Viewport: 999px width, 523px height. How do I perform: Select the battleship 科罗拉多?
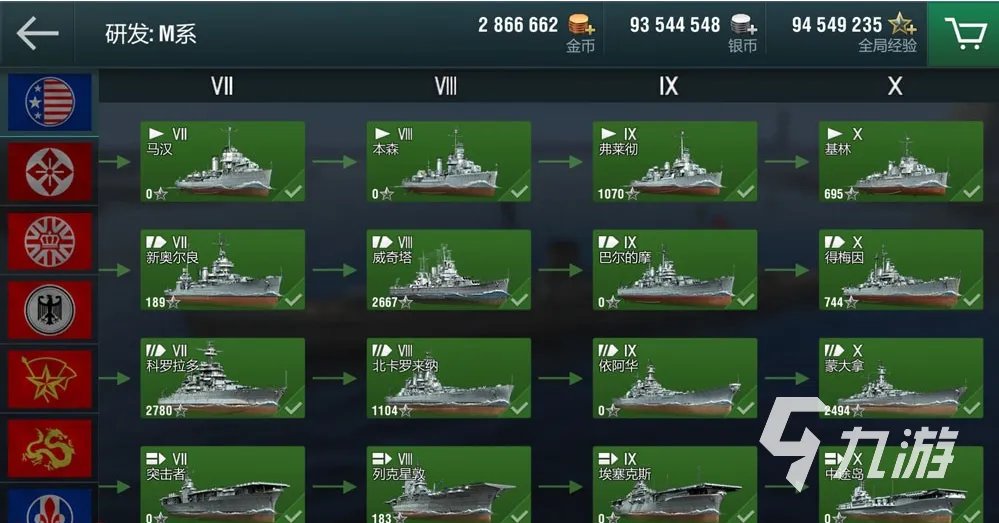(x=222, y=378)
